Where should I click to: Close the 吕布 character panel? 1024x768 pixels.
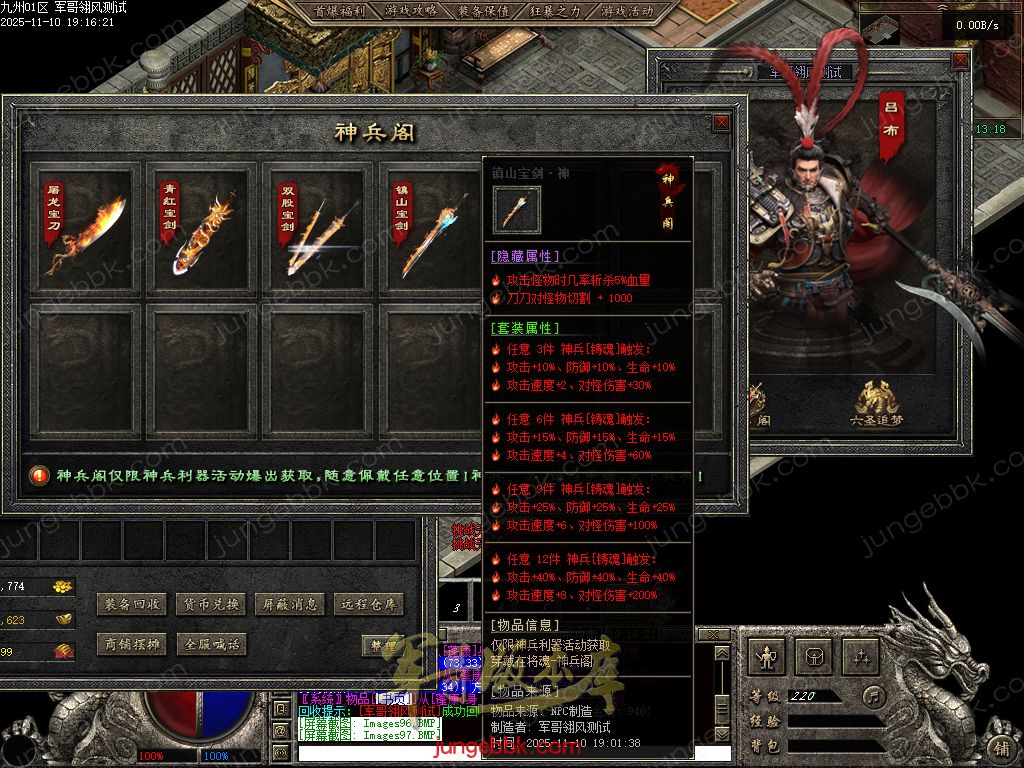(960, 61)
